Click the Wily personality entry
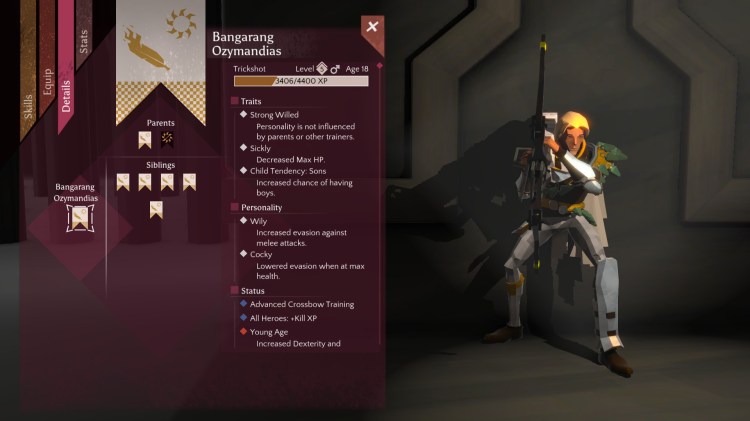Viewport: 750px width, 421px height. (x=259, y=221)
